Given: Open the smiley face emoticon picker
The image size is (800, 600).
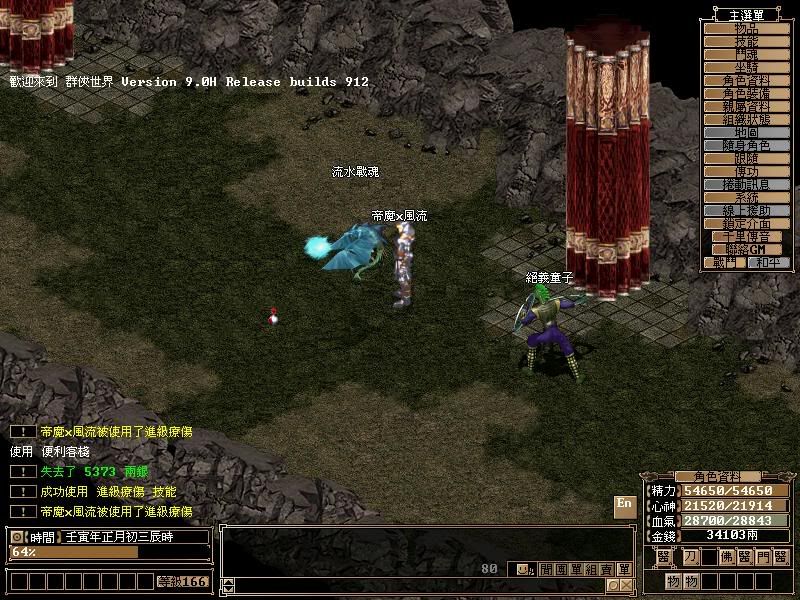Looking at the screenshot, I should click(522, 569).
